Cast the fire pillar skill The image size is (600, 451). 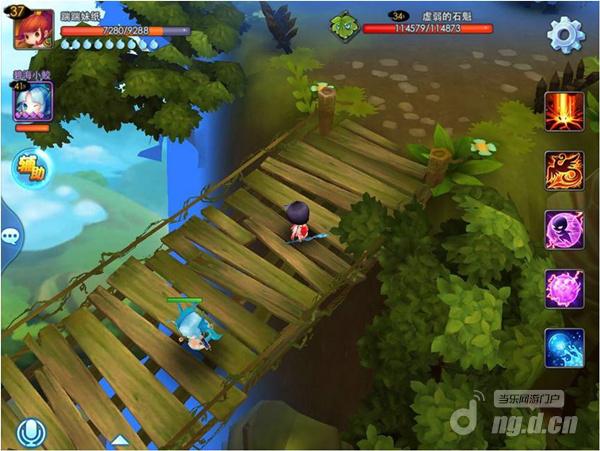click(564, 110)
